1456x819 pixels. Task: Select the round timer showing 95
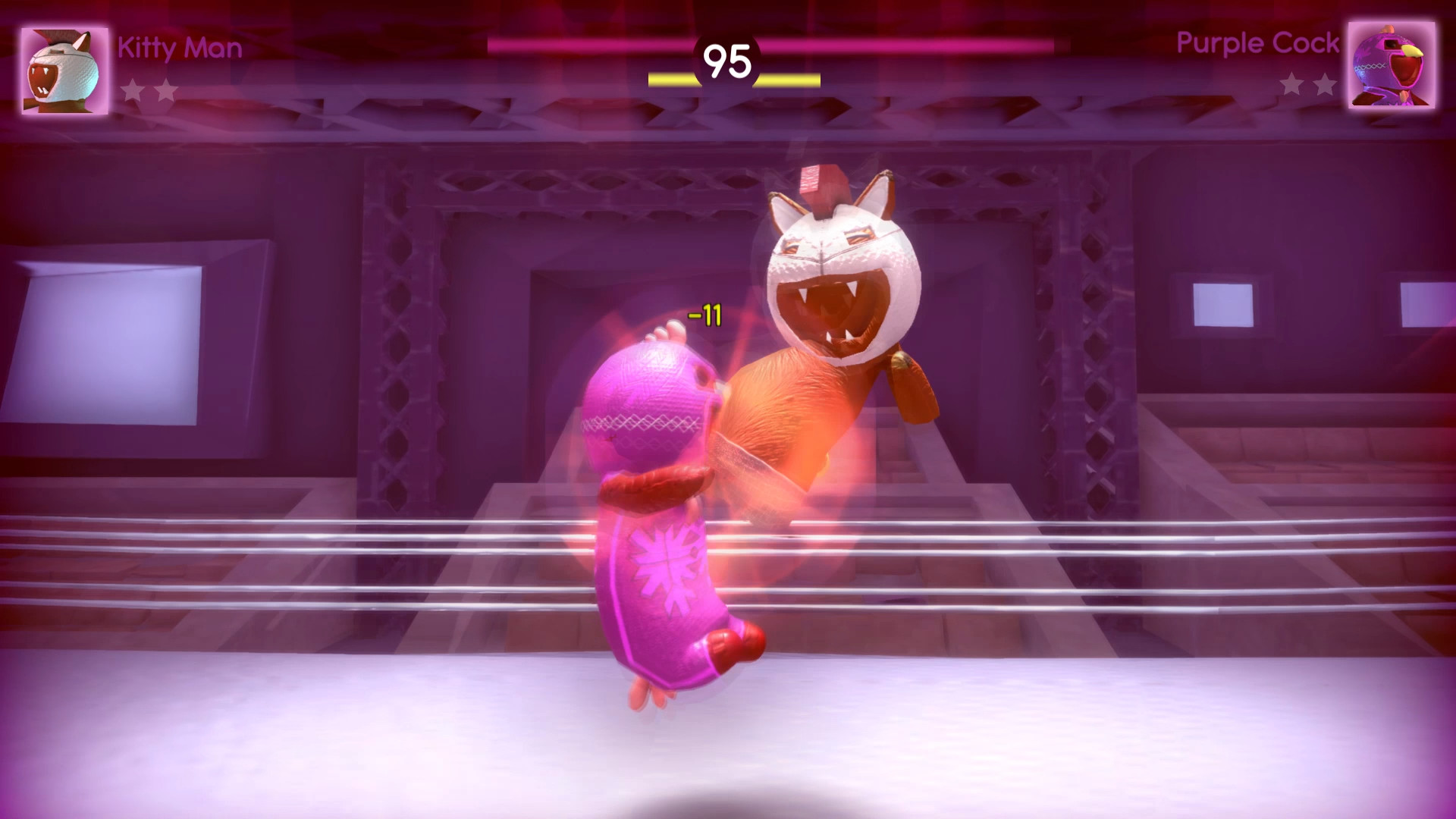click(727, 58)
